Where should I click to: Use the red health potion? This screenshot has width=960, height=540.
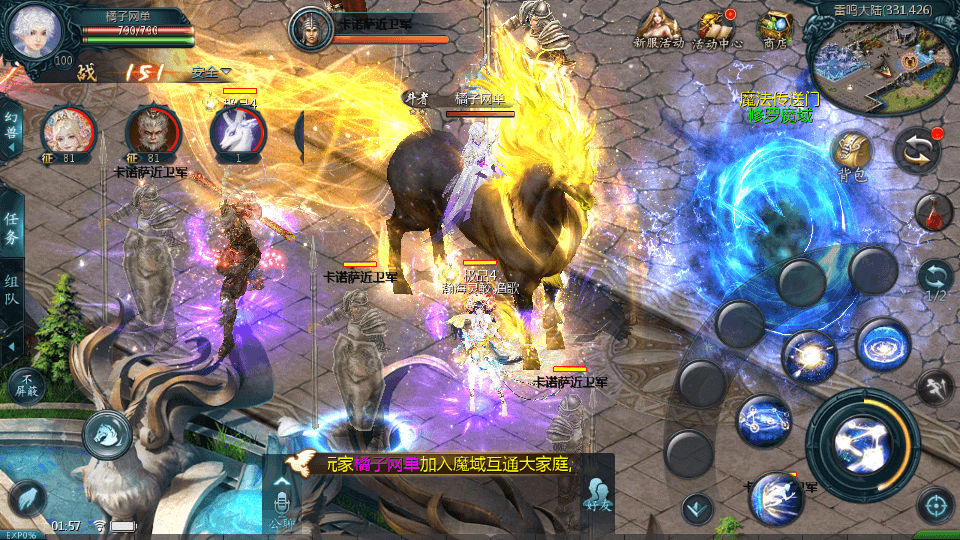934,211
